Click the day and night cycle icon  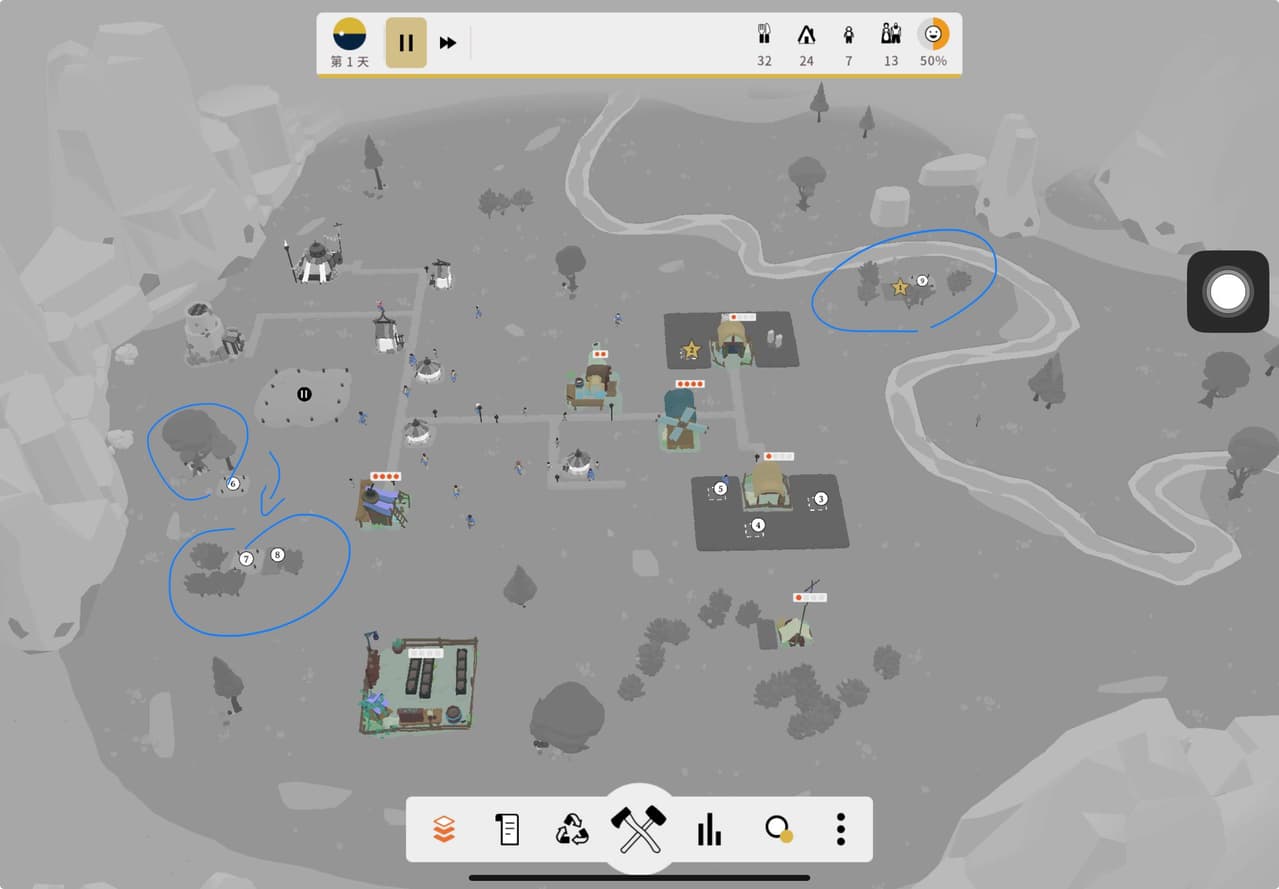[349, 34]
